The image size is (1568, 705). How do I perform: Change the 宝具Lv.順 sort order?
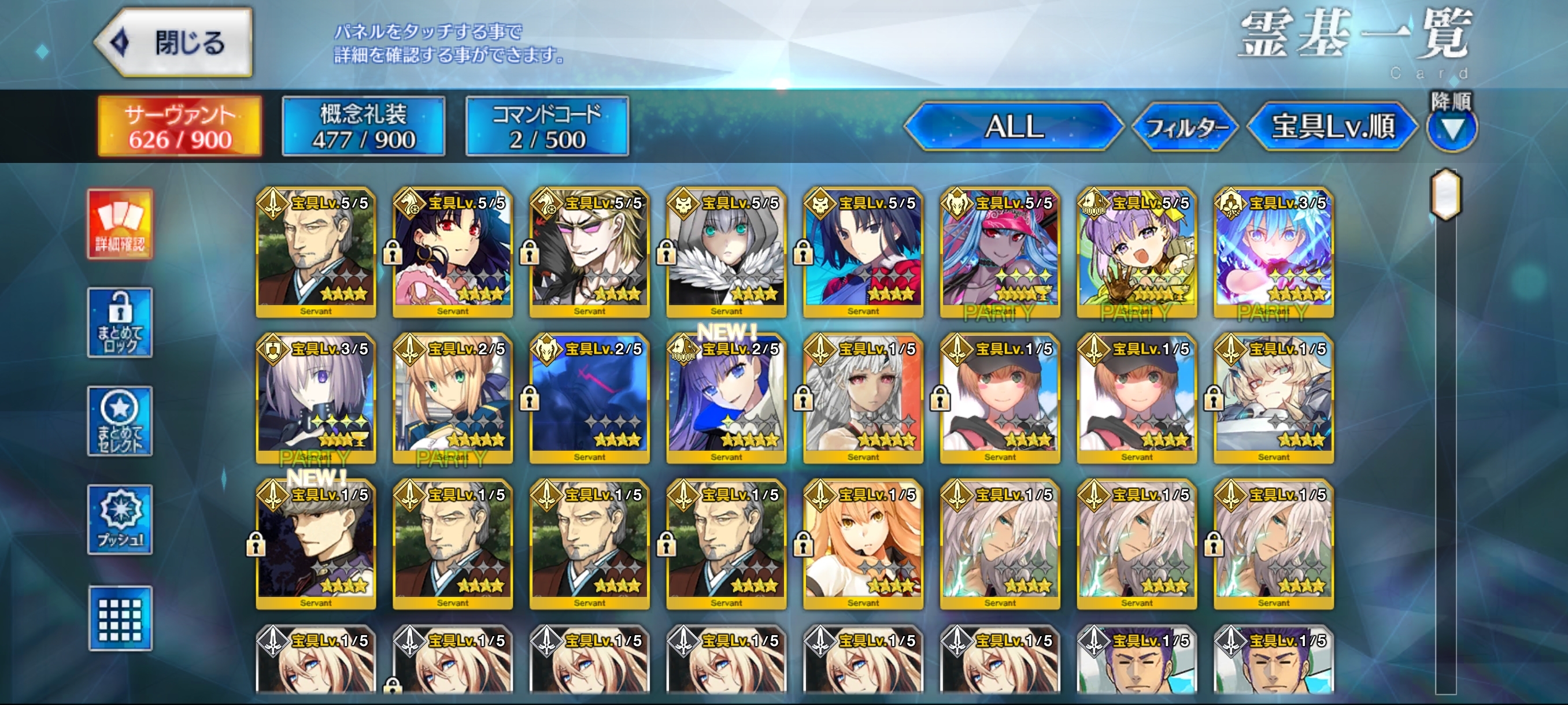(1333, 127)
